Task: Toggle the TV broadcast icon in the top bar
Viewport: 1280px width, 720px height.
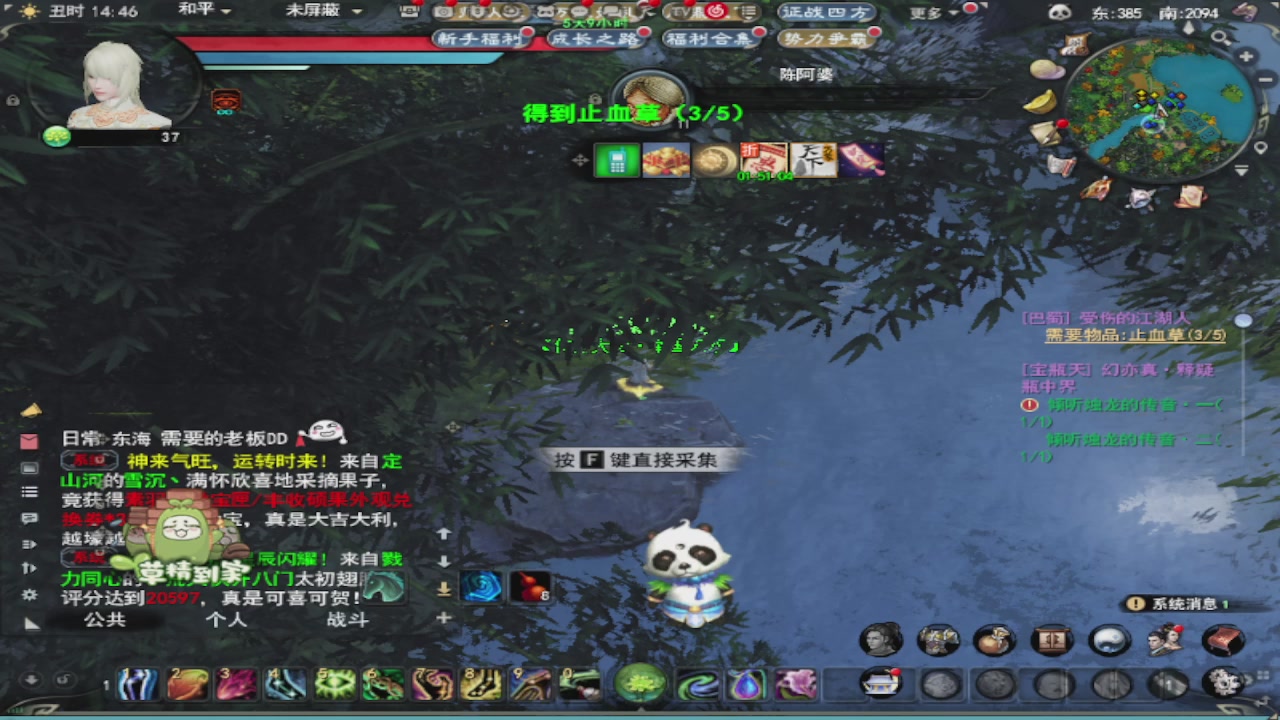Action: click(x=685, y=12)
